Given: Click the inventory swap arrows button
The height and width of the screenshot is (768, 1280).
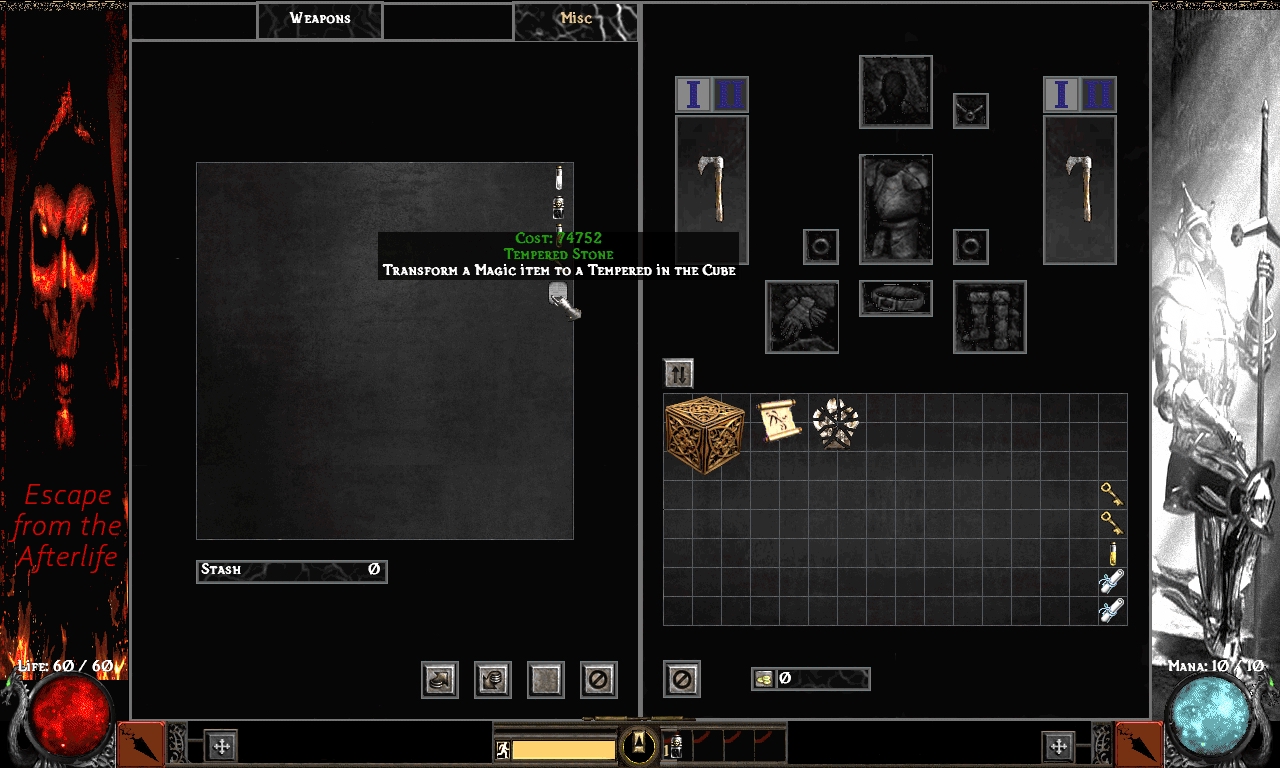Looking at the screenshot, I should coord(678,374).
